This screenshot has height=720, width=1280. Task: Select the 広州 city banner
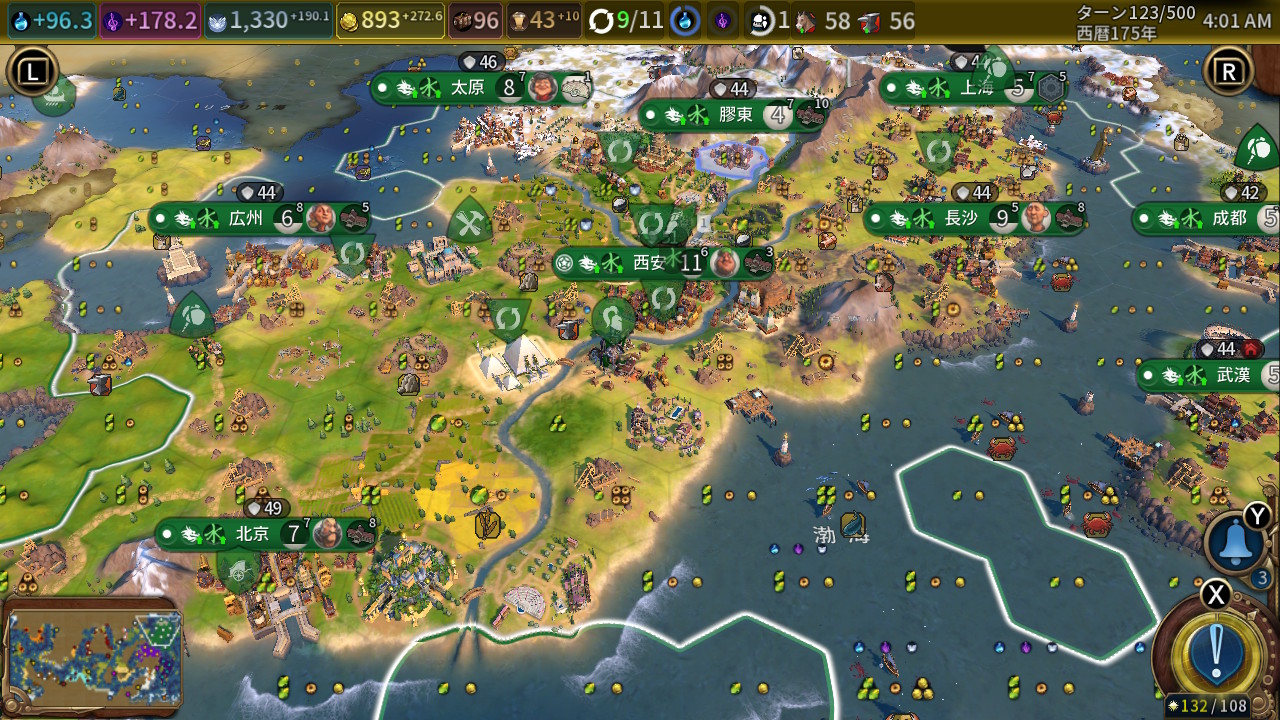point(245,218)
